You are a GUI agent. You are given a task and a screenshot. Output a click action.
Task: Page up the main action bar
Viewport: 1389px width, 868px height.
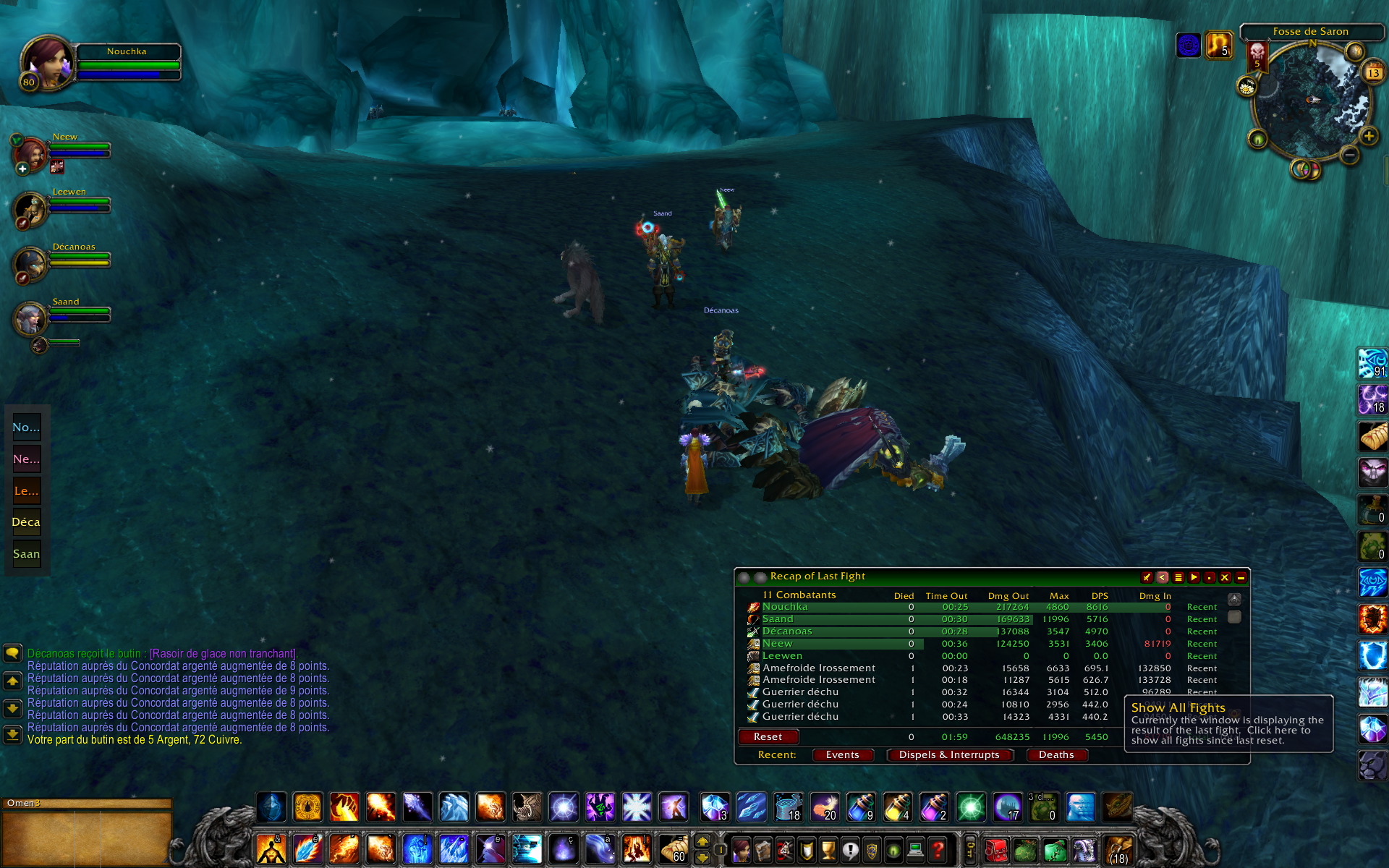pos(702,841)
